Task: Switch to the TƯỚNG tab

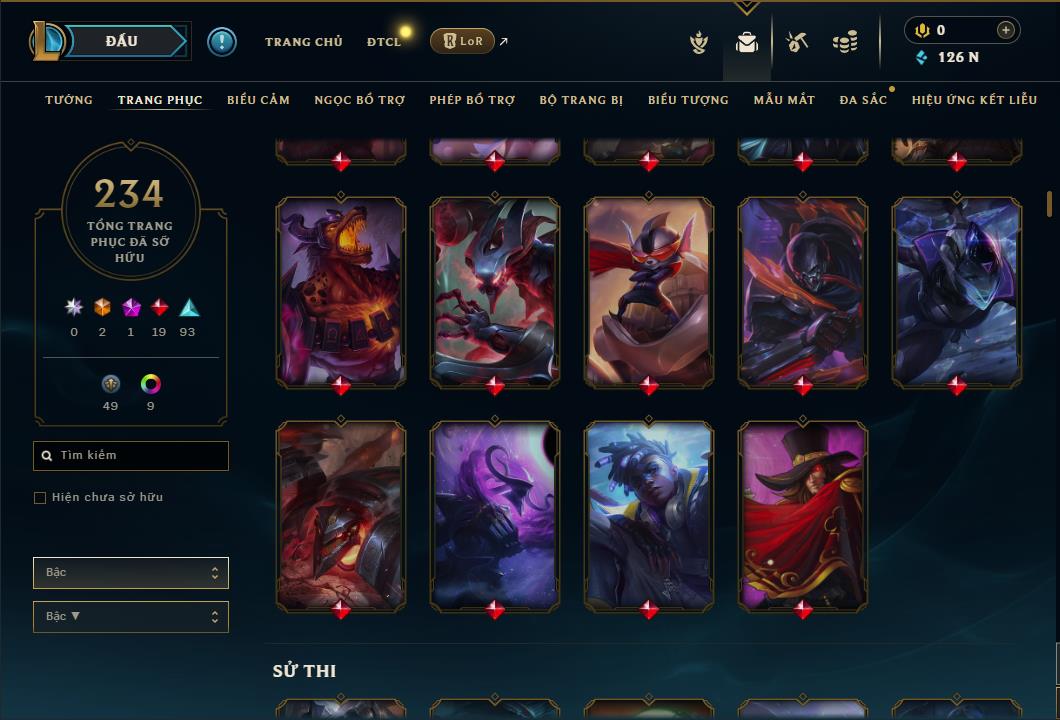Action: pos(69,100)
